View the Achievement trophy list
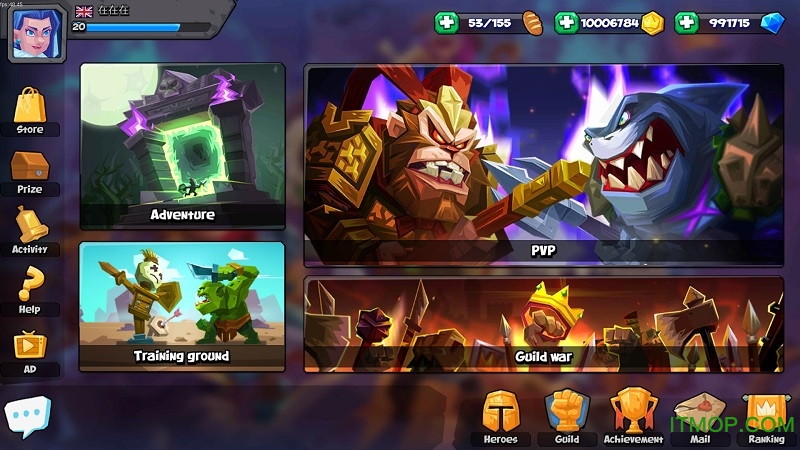This screenshot has height=450, width=800. 633,415
